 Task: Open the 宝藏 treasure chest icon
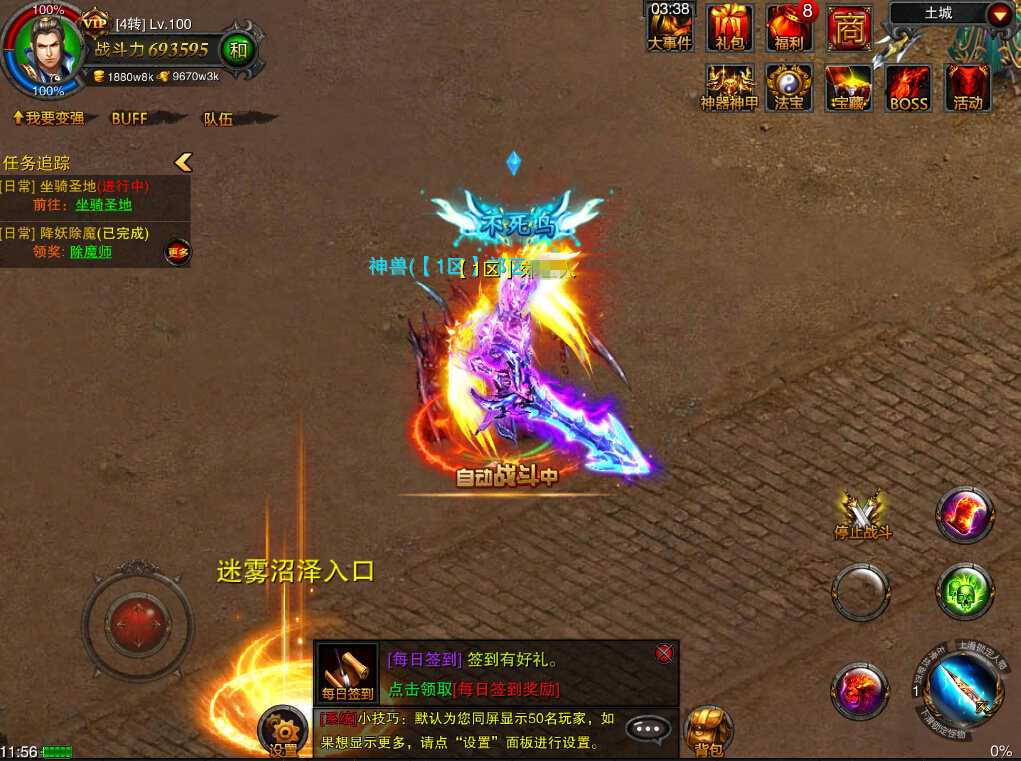[x=849, y=87]
